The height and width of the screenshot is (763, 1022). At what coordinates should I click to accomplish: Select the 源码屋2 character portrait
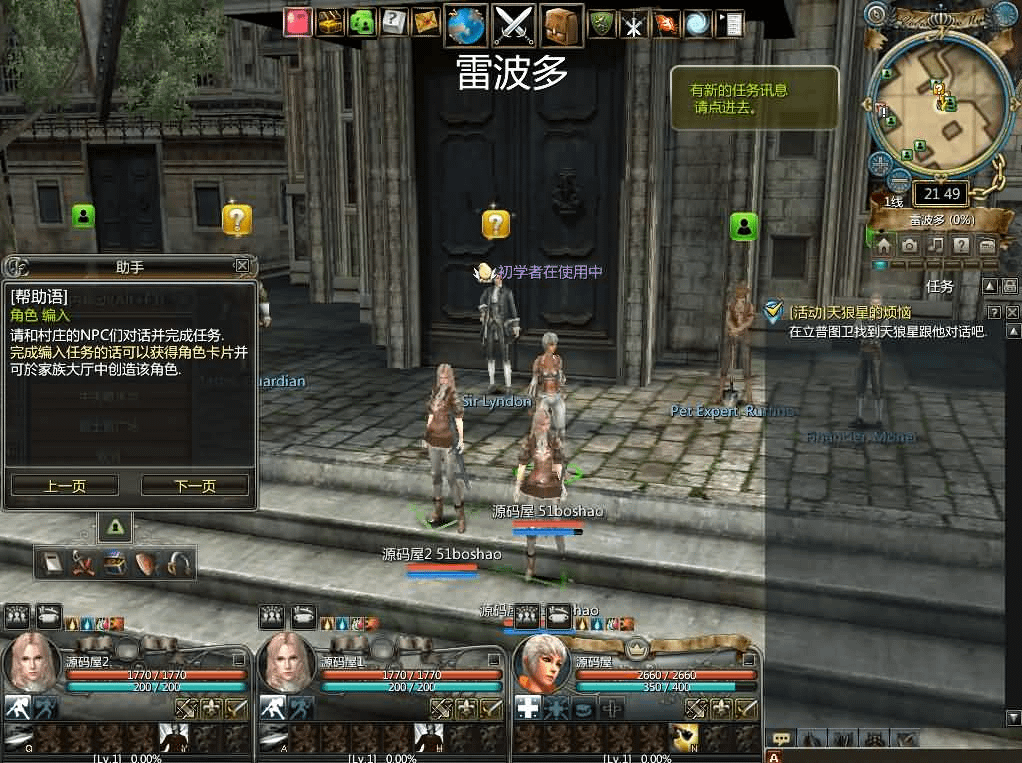pos(33,664)
